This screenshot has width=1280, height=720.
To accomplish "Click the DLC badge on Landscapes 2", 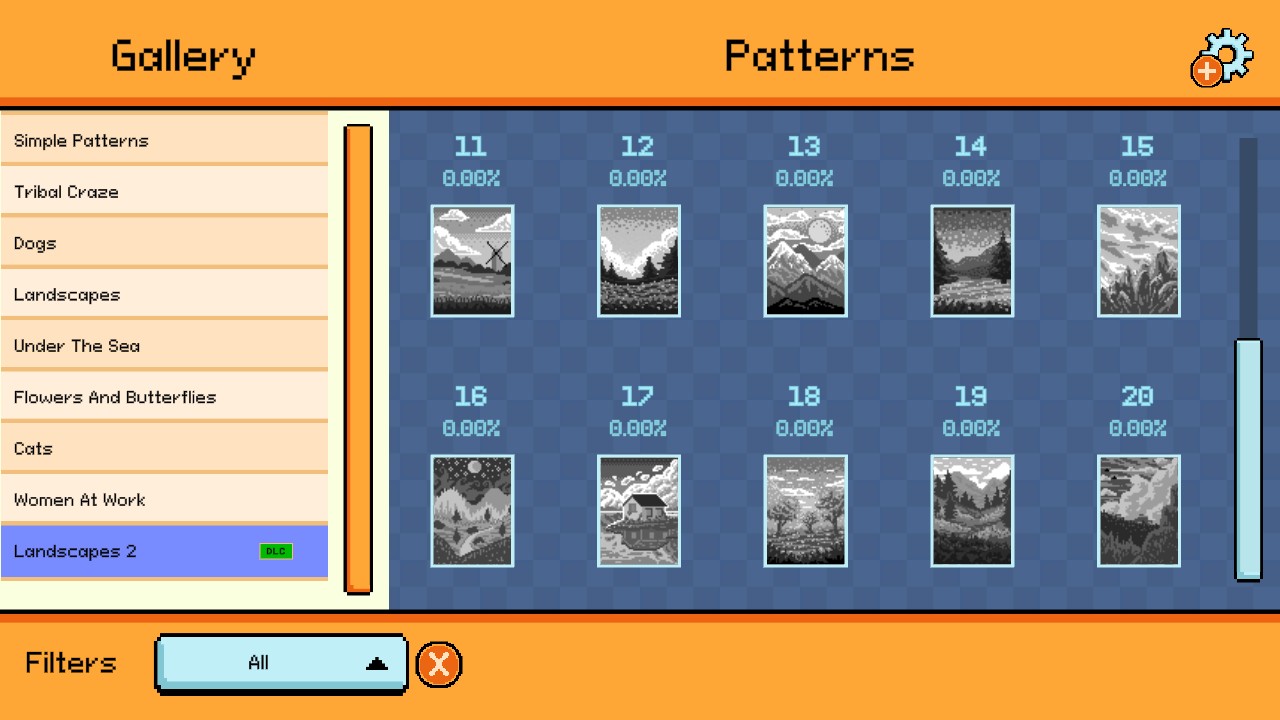I will [x=277, y=550].
